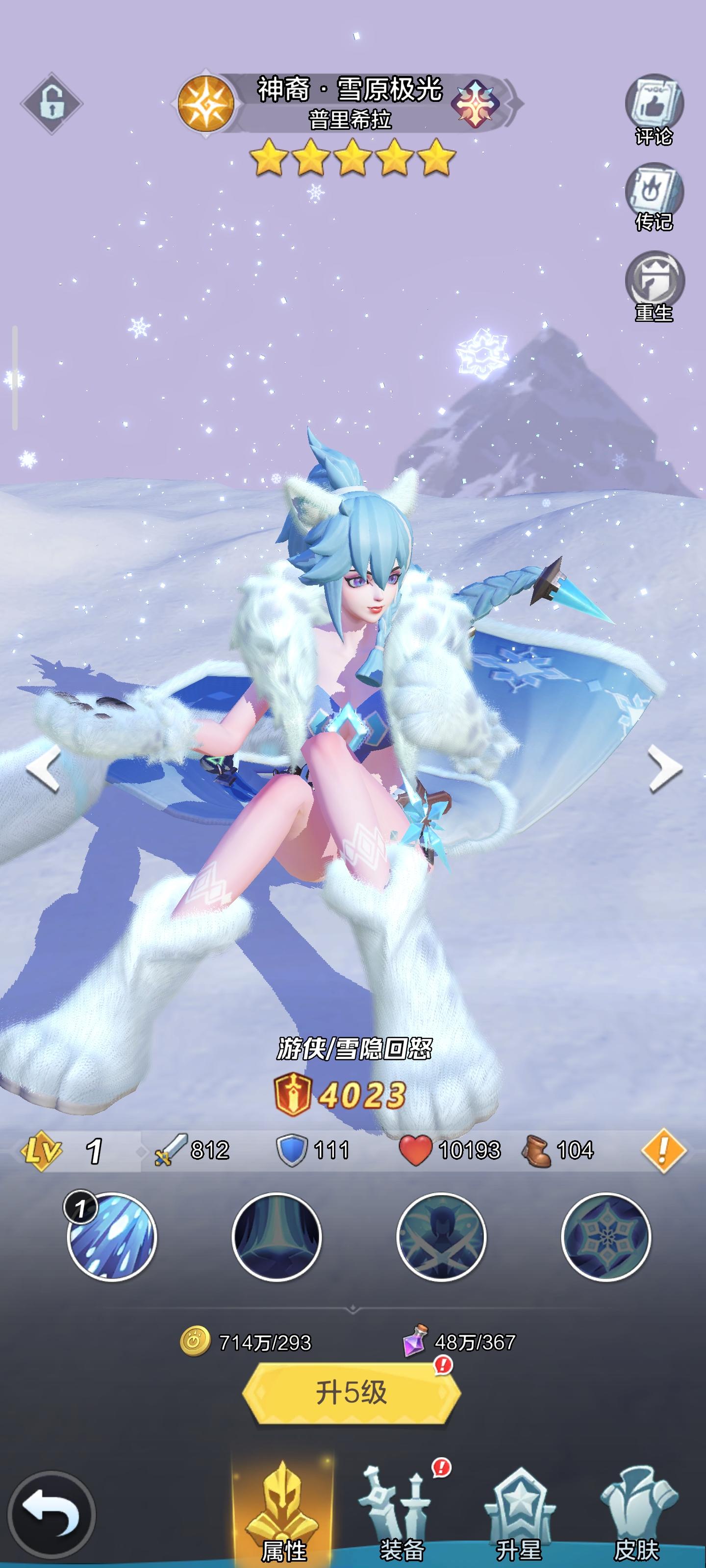Screen dimensions: 706x1568
Task: Go to previous hero with left arrow
Action: 44,769
